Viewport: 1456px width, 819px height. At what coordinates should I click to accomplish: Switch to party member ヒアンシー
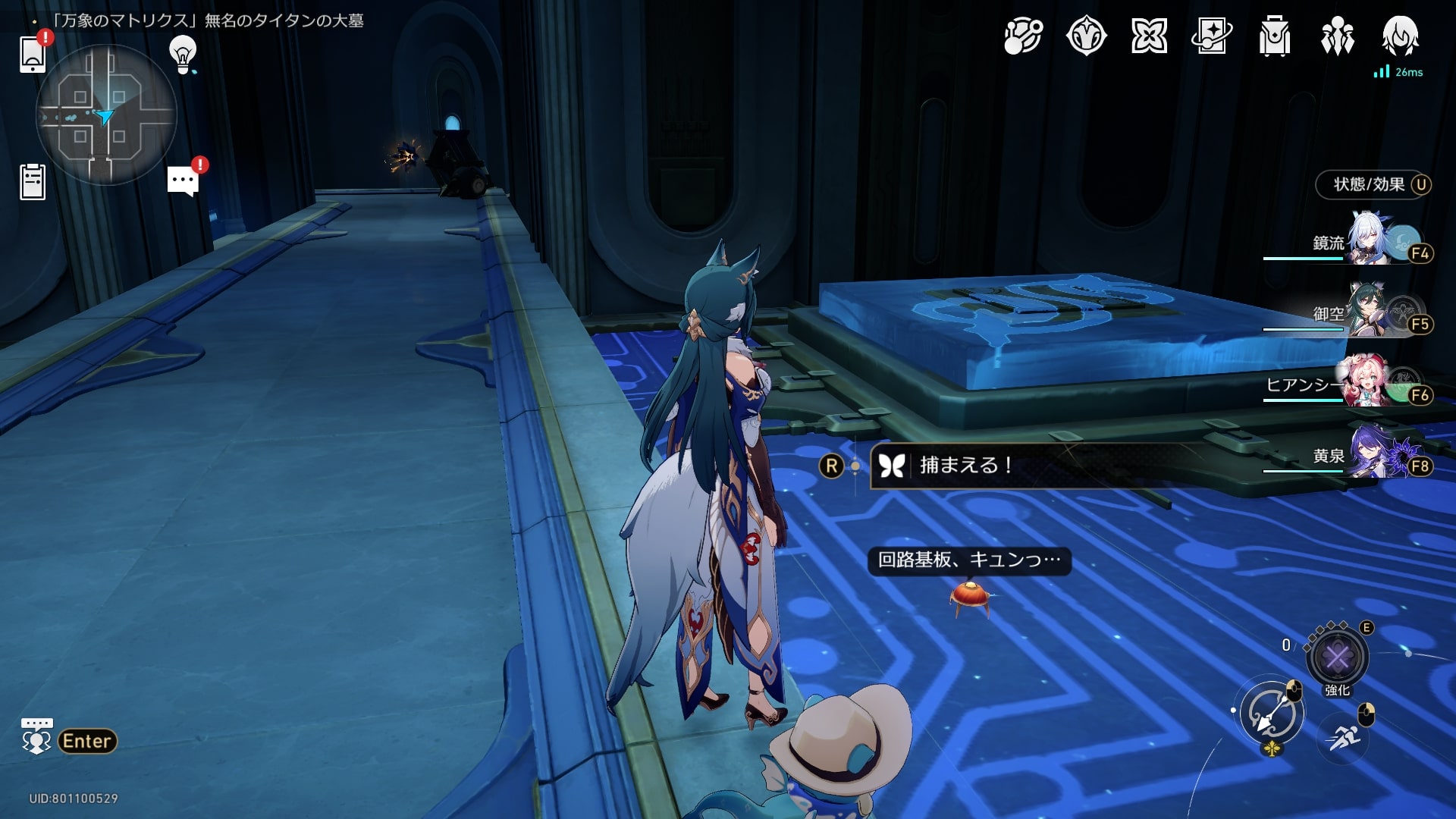click(1370, 384)
